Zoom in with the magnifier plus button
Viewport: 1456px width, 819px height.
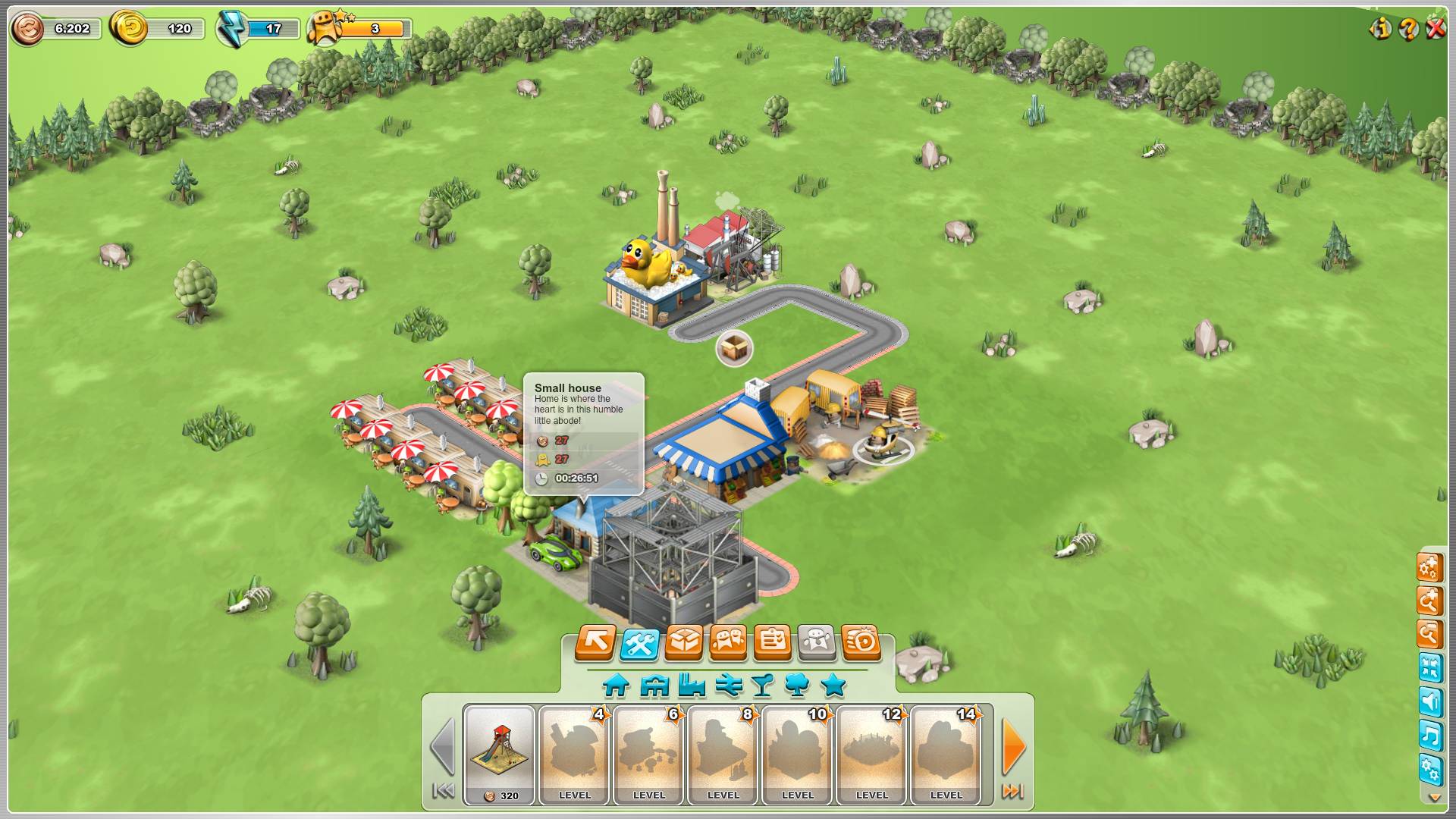(1429, 601)
